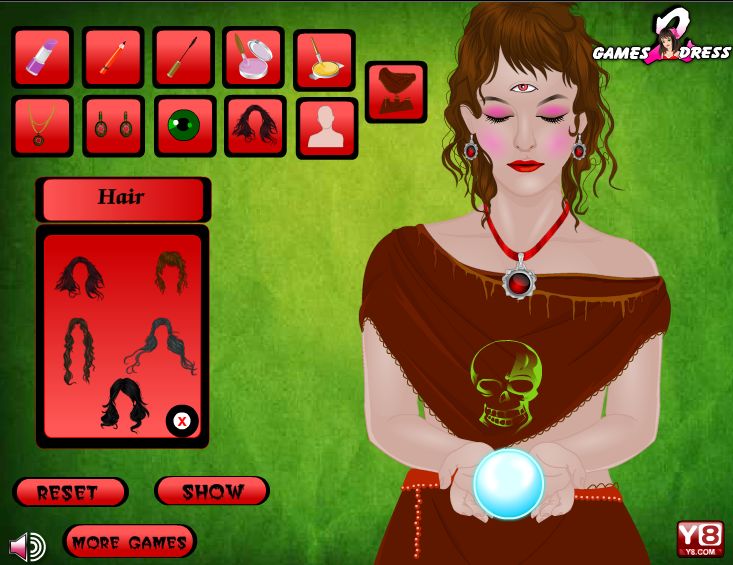Select the green eye color category
The image size is (733, 565).
(184, 126)
